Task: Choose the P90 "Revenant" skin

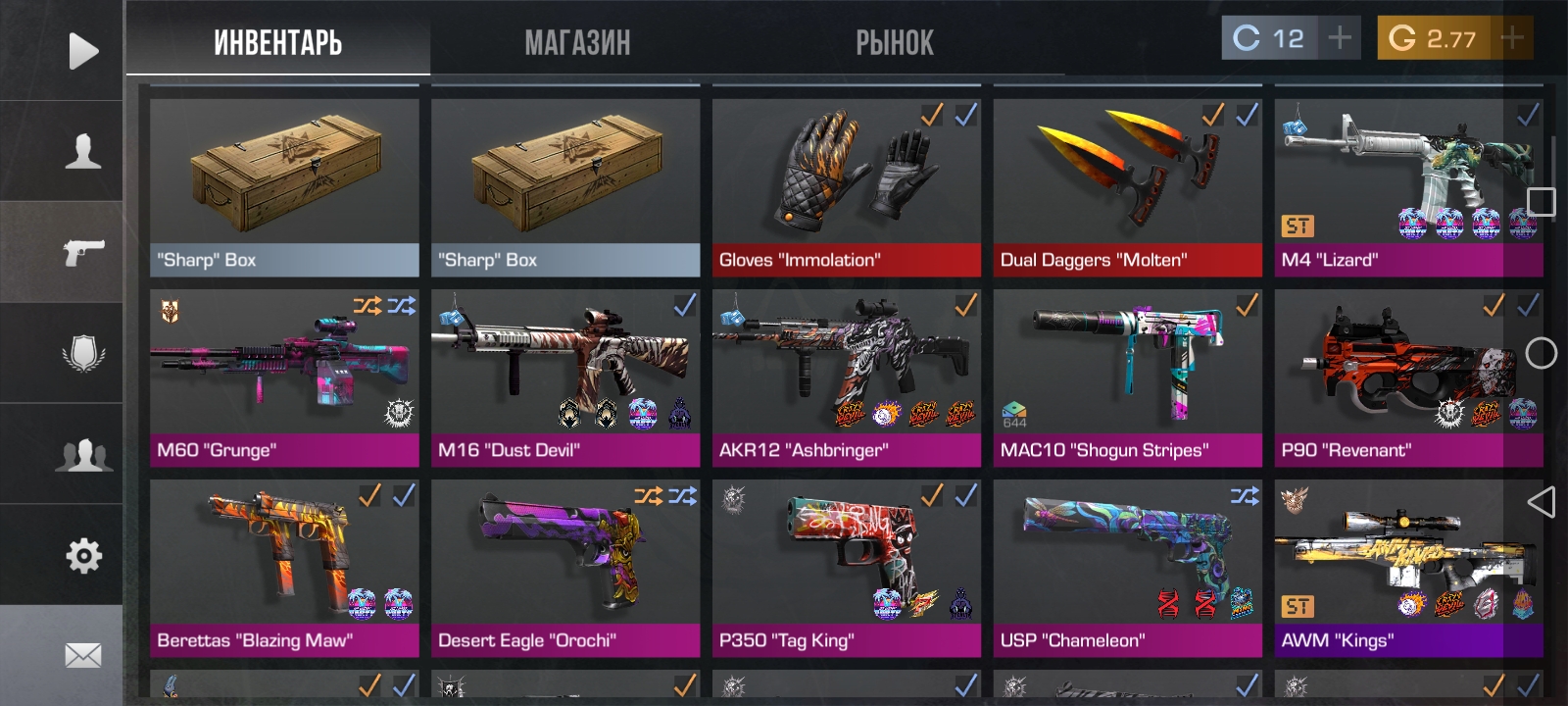Action: pyautogui.click(x=1408, y=378)
